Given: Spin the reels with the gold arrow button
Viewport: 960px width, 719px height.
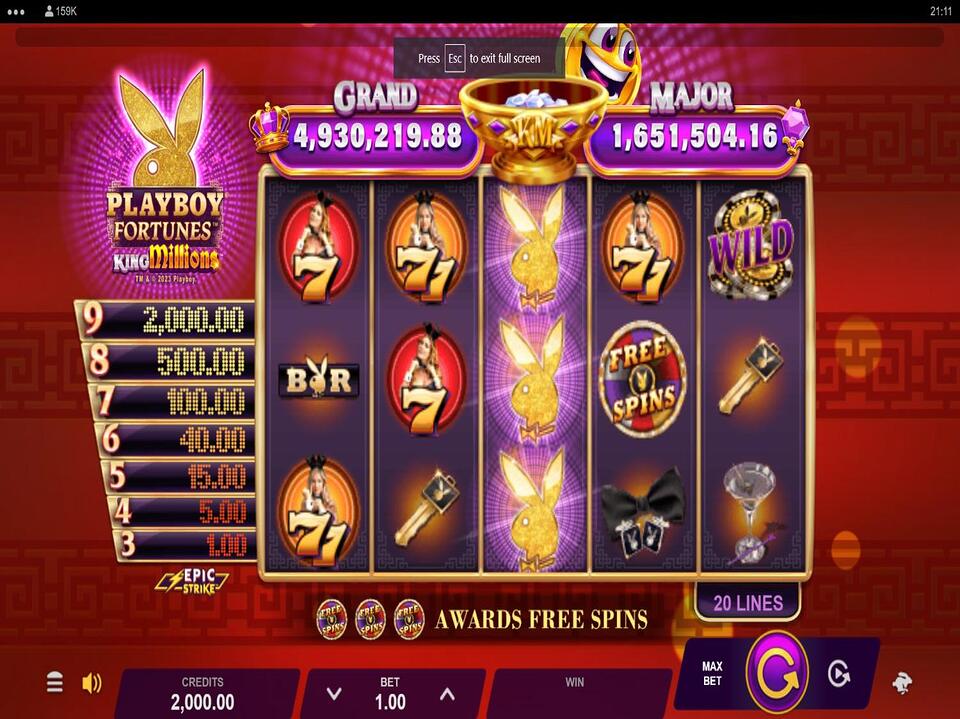Looking at the screenshot, I should pyautogui.click(x=776, y=674).
